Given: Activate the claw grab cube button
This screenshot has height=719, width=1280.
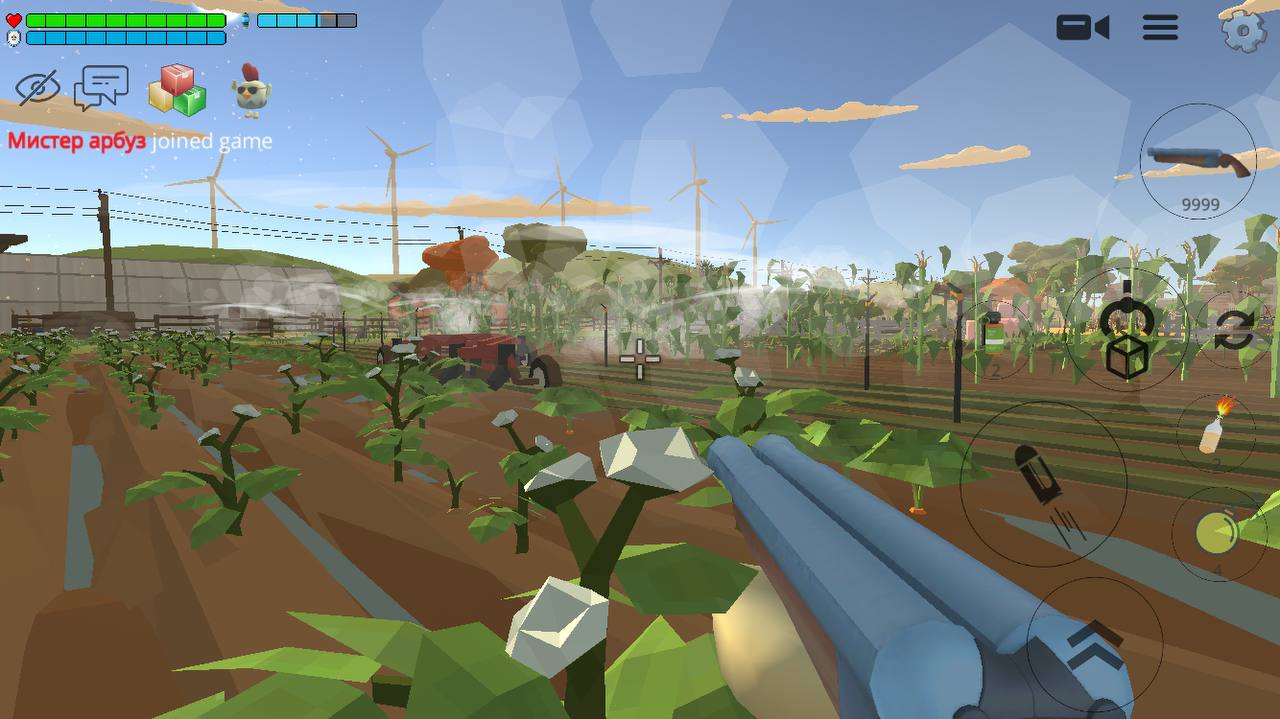Looking at the screenshot, I should 1127,330.
